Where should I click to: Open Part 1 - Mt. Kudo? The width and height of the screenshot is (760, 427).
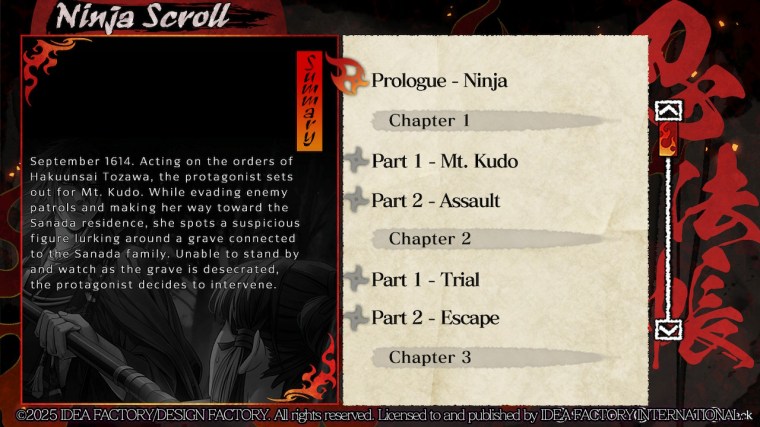coord(444,161)
